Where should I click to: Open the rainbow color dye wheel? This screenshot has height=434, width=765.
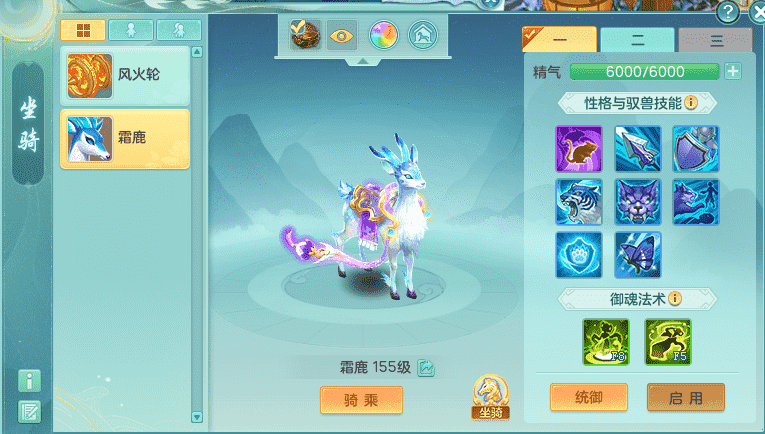coord(383,36)
